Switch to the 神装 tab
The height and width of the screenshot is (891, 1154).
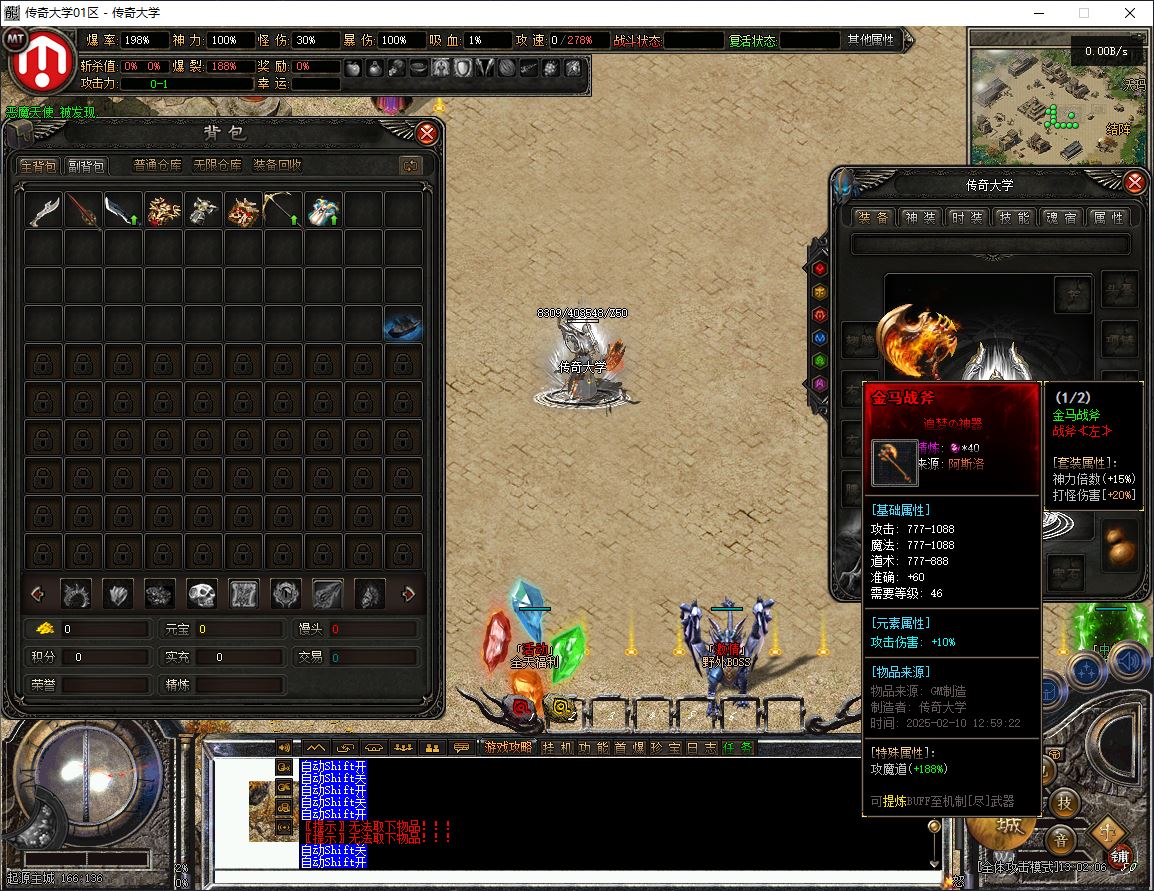pos(920,217)
